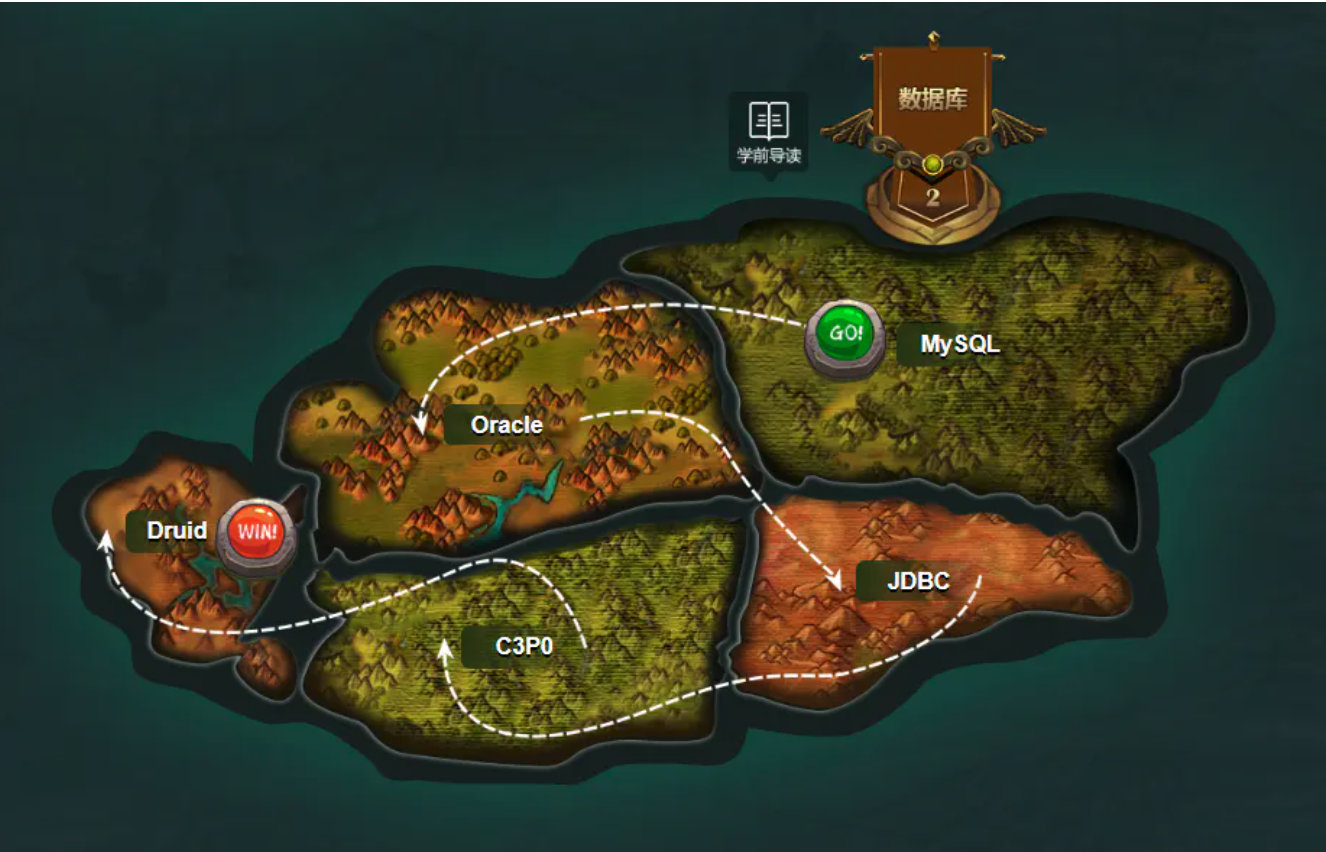
Task: Open the Druid stage label
Action: click(176, 531)
